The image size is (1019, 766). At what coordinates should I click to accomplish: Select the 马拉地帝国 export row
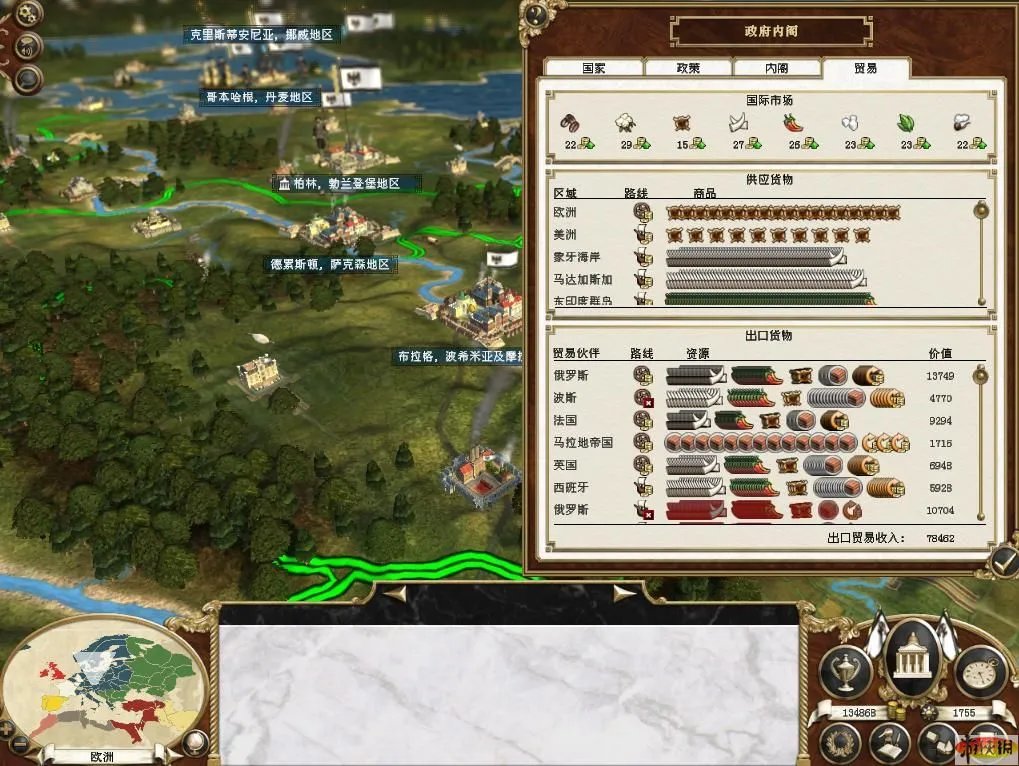click(x=760, y=442)
